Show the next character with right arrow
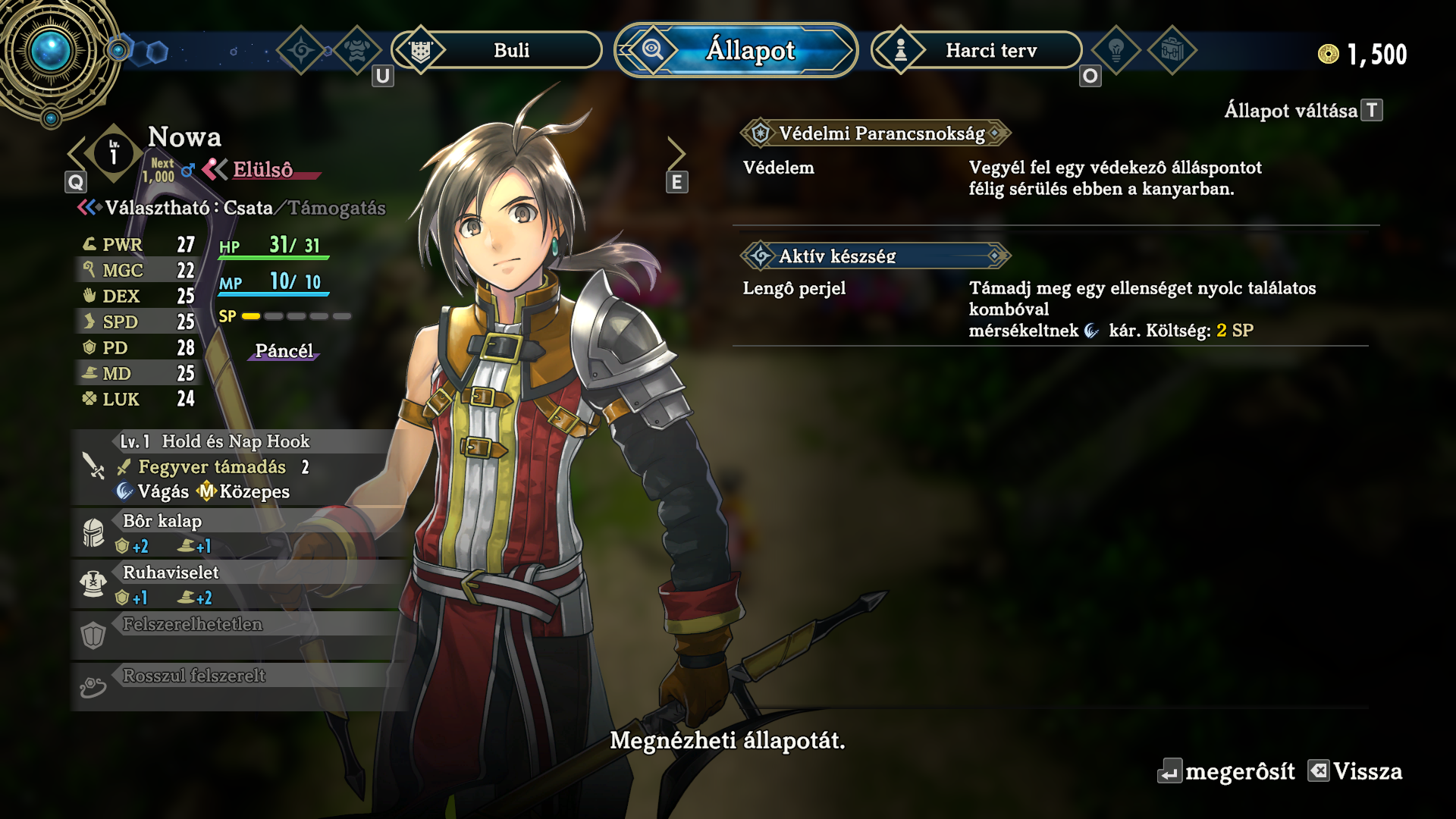Screen dimensions: 1456x819 click(x=676, y=154)
